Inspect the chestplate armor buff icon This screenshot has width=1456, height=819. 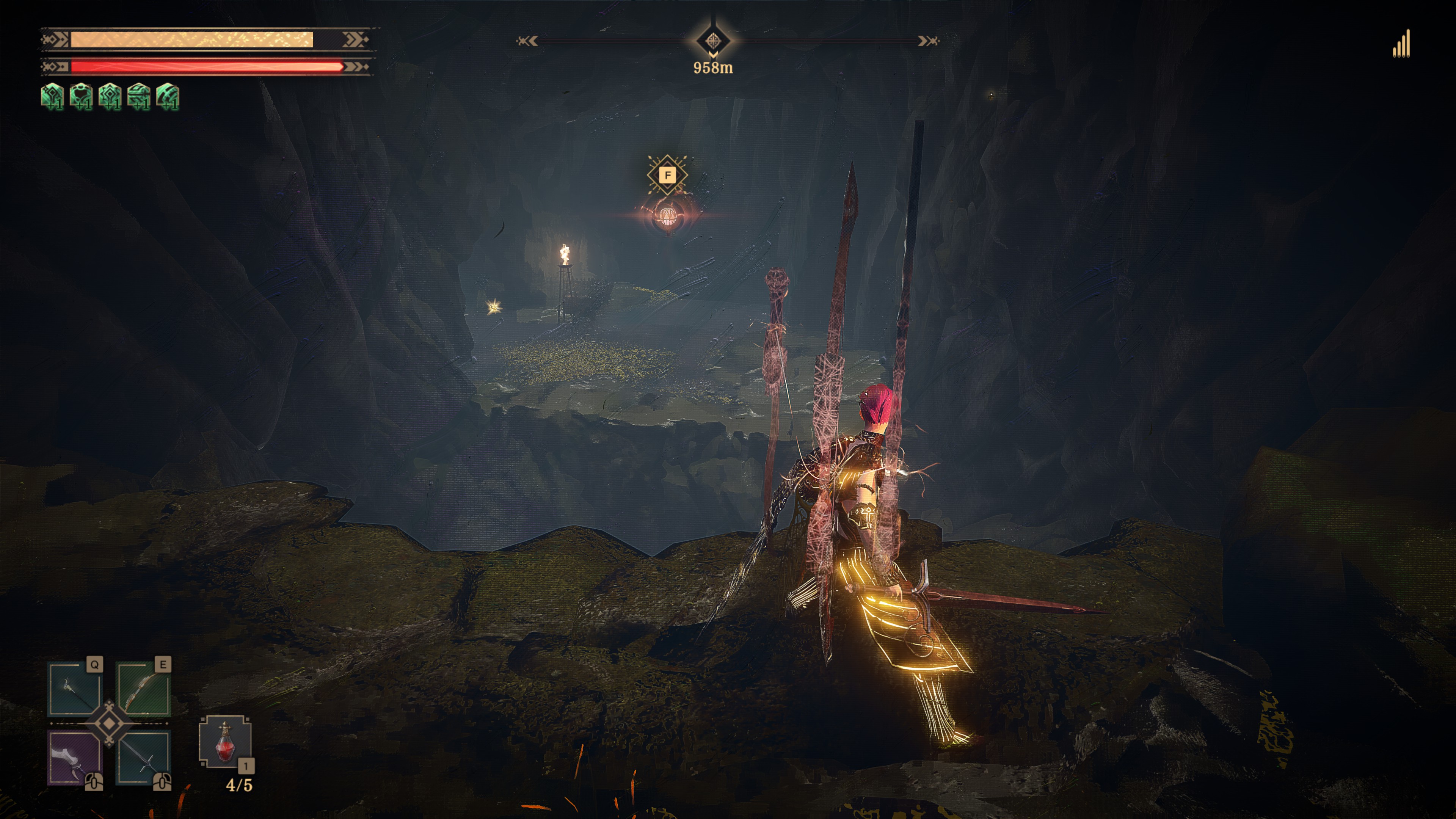click(x=81, y=96)
